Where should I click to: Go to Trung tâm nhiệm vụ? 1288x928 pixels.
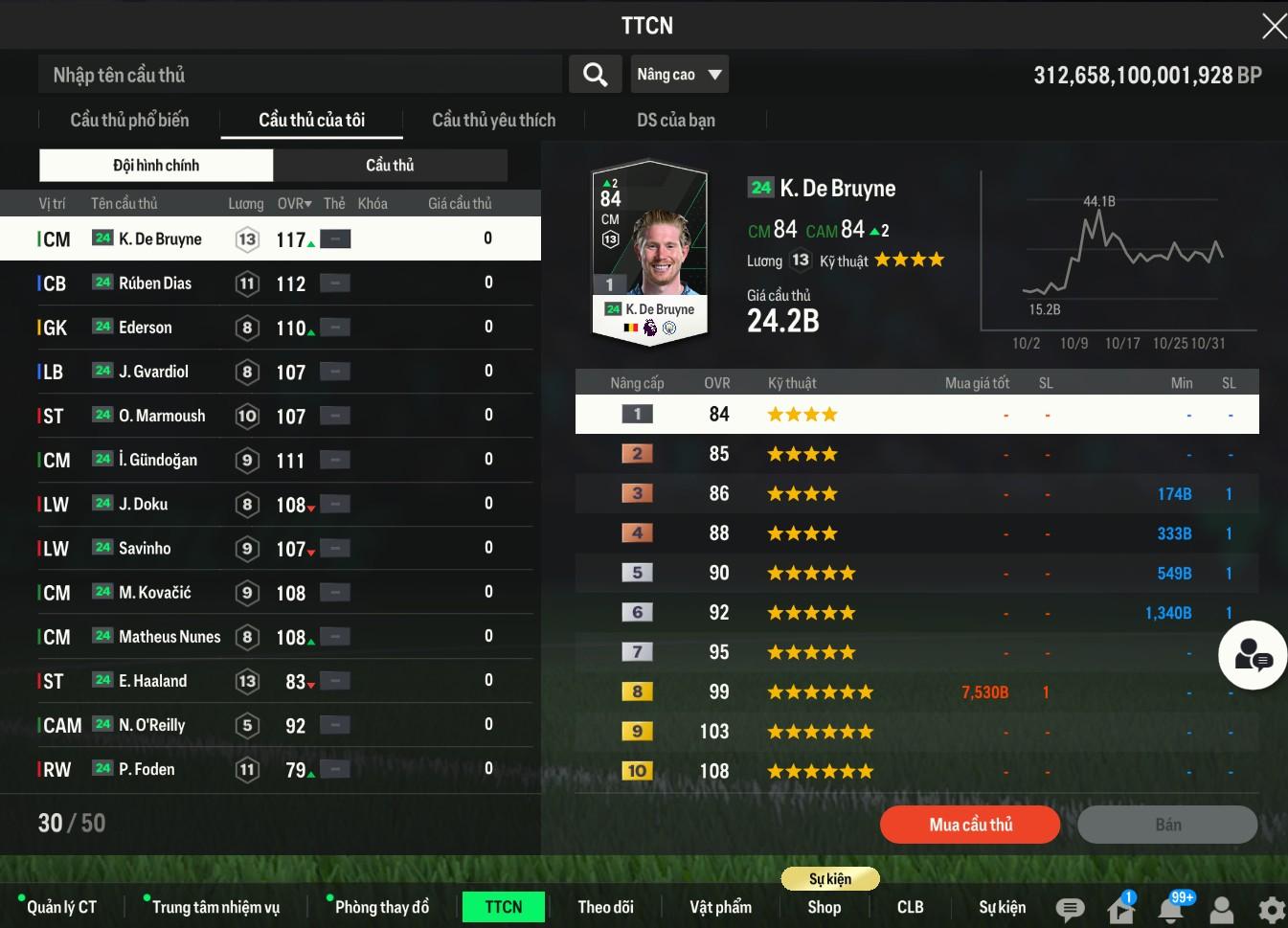(x=215, y=907)
